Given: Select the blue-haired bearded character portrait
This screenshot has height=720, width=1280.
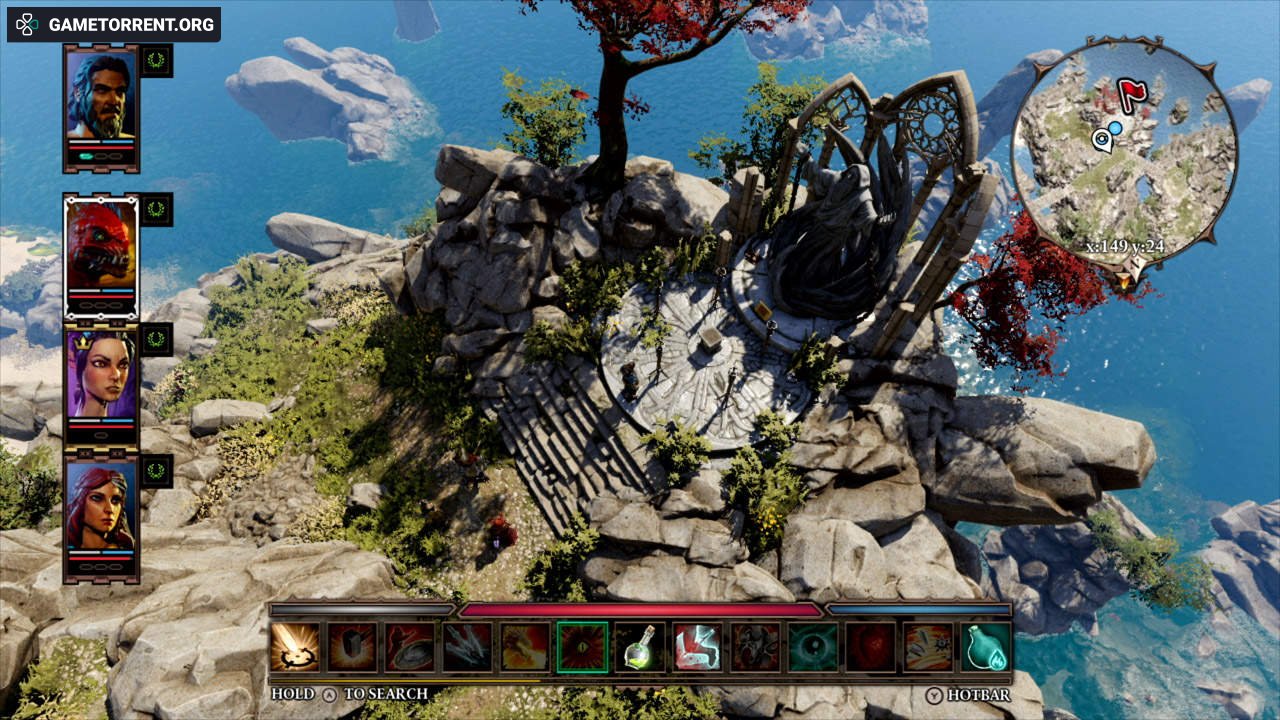Looking at the screenshot, I should coord(101,97).
